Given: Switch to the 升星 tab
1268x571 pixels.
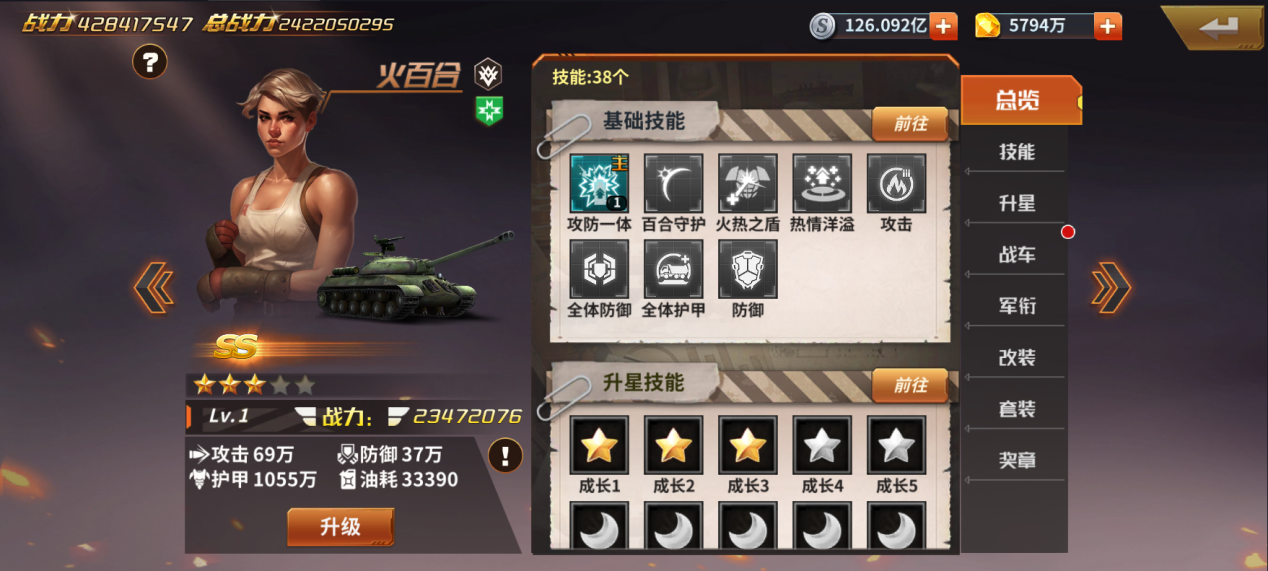Looking at the screenshot, I should [1017, 203].
